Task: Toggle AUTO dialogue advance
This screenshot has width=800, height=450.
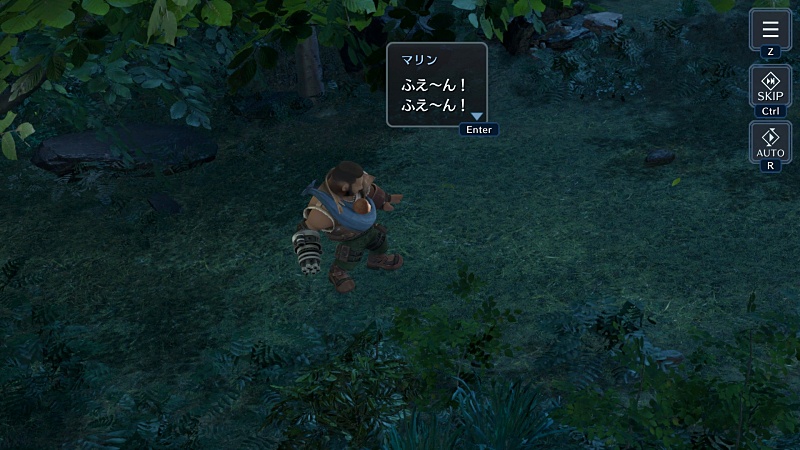Action: pyautogui.click(x=770, y=142)
